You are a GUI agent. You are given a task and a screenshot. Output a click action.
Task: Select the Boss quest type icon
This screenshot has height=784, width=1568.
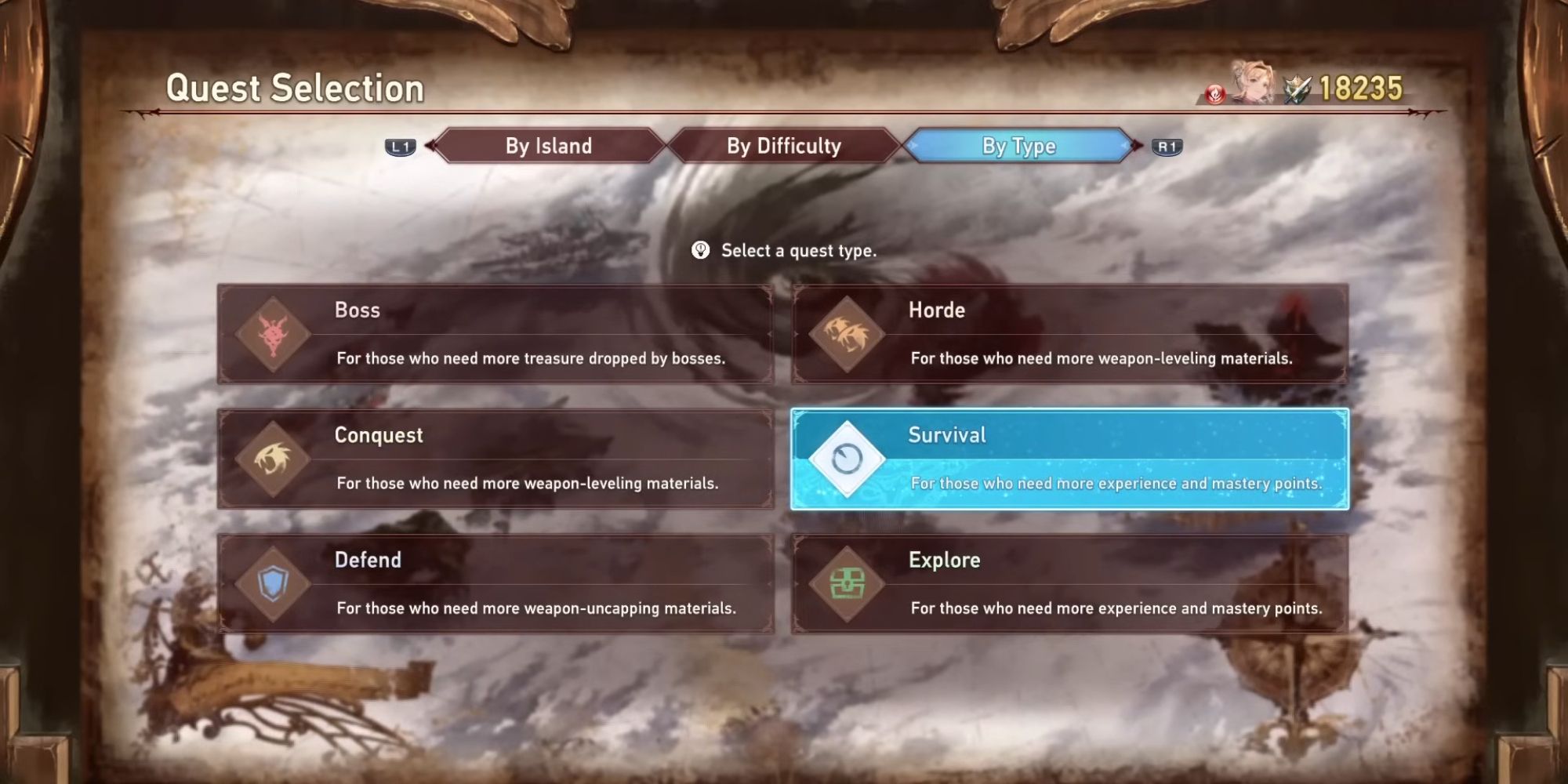click(x=274, y=333)
